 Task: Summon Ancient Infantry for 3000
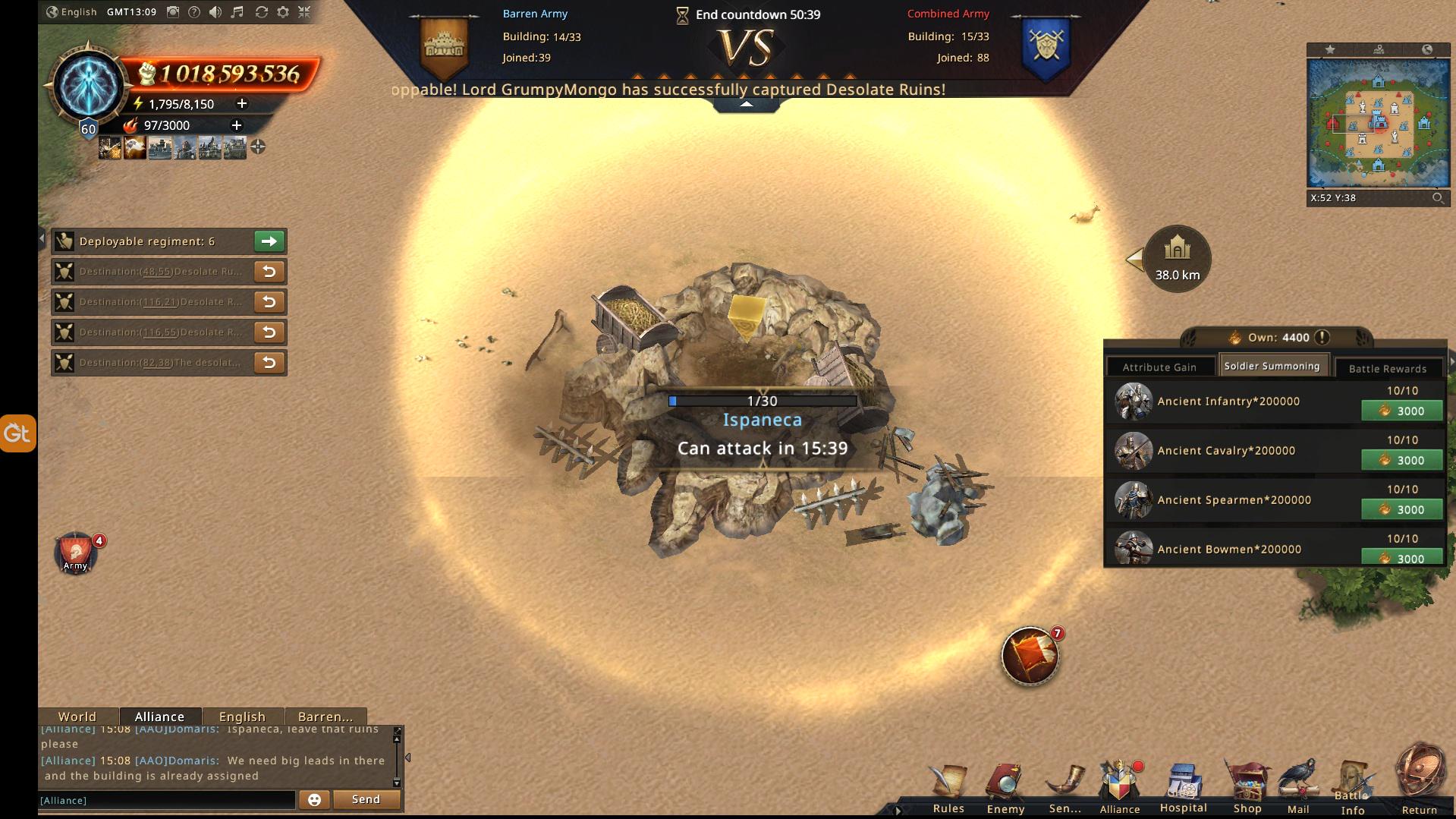[x=1401, y=411]
